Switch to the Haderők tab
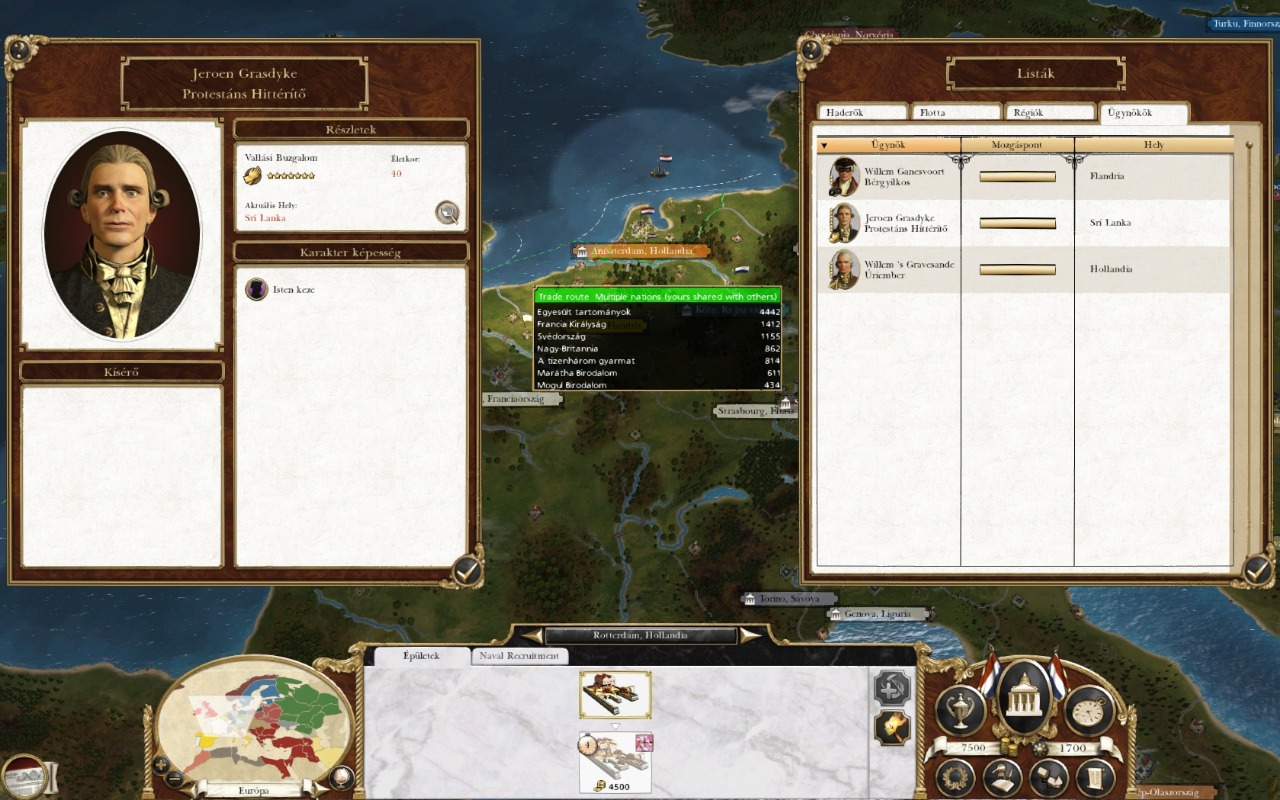The height and width of the screenshot is (800, 1280). pyautogui.click(x=862, y=113)
